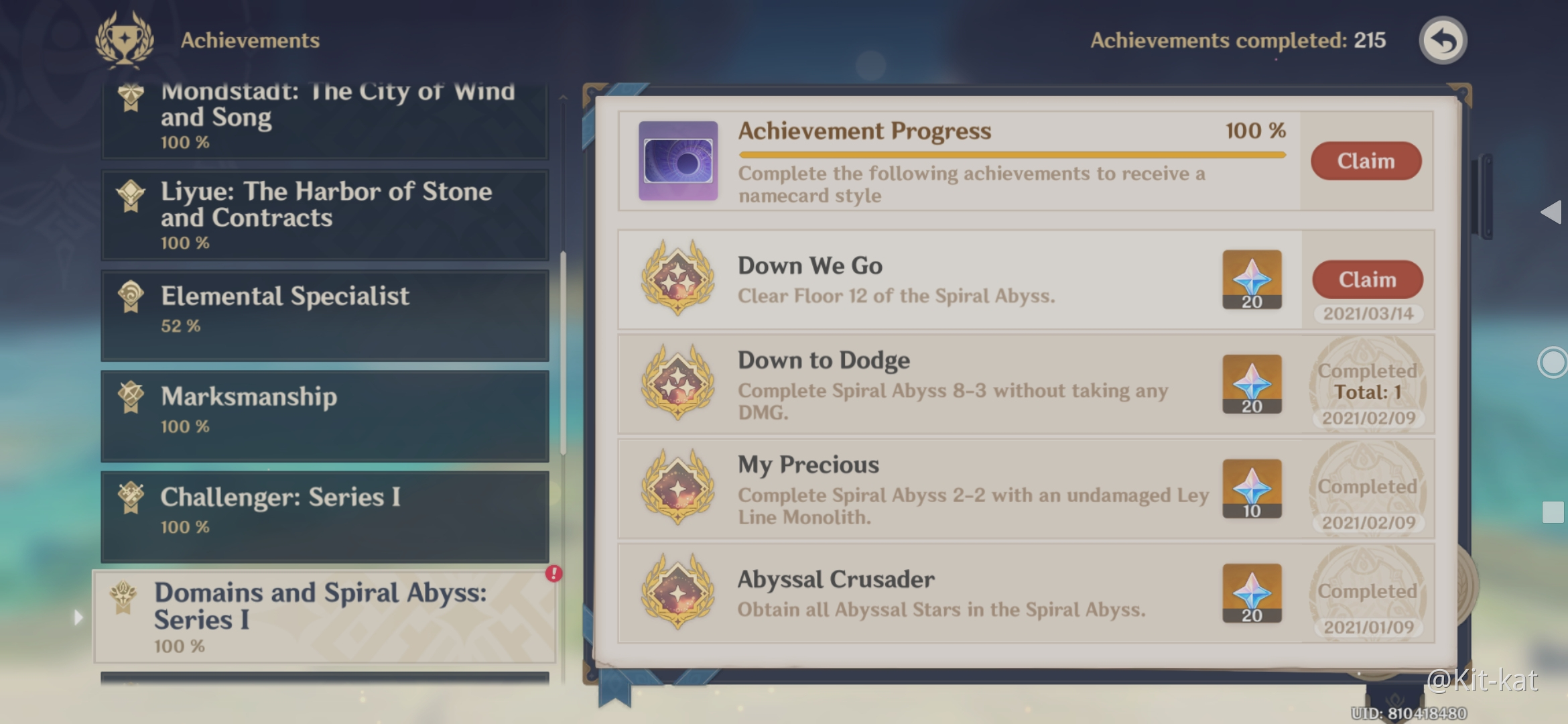
Task: Click the My Precious achievement medal
Action: (x=677, y=489)
